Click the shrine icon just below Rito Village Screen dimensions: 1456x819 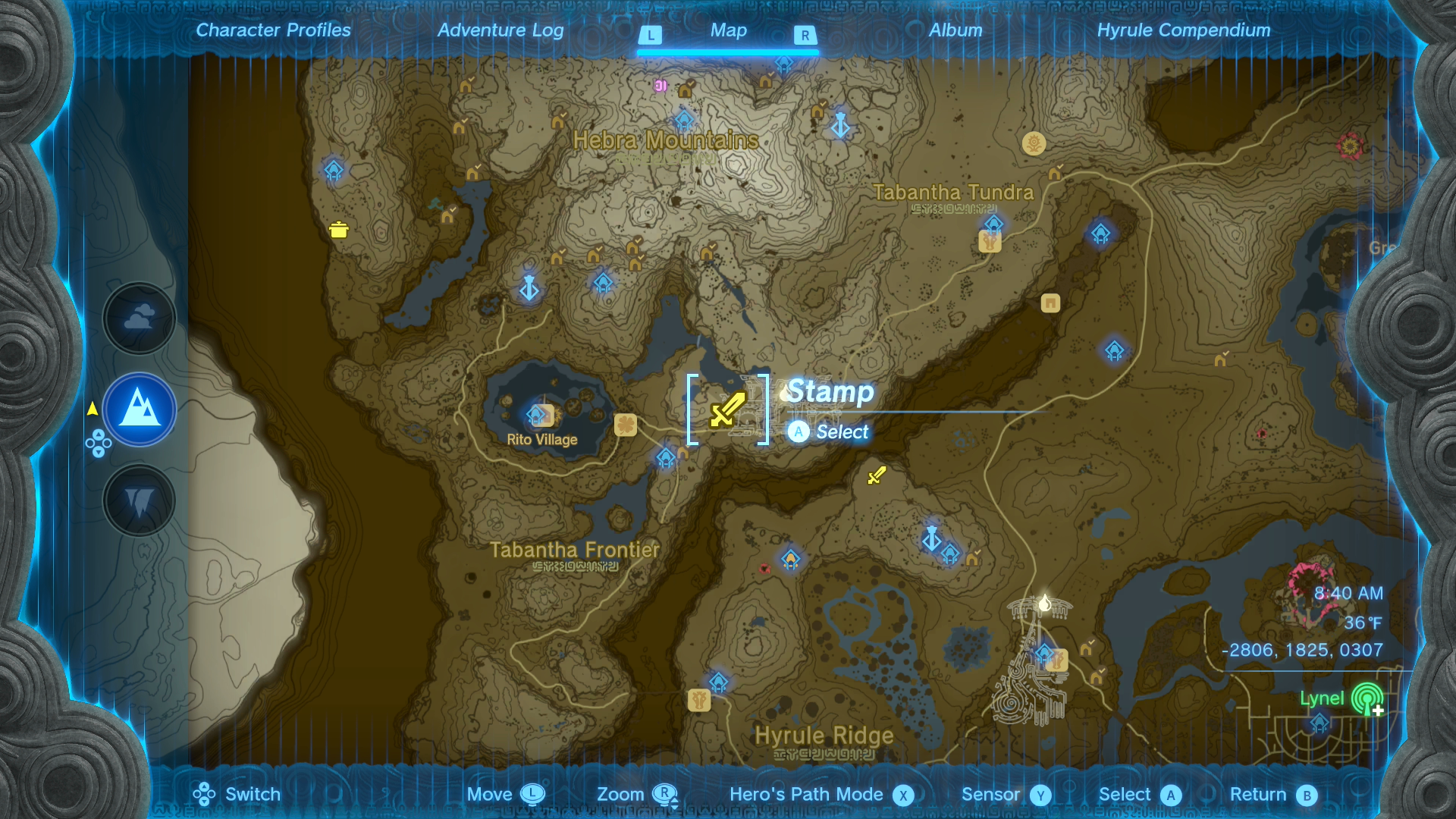click(665, 458)
